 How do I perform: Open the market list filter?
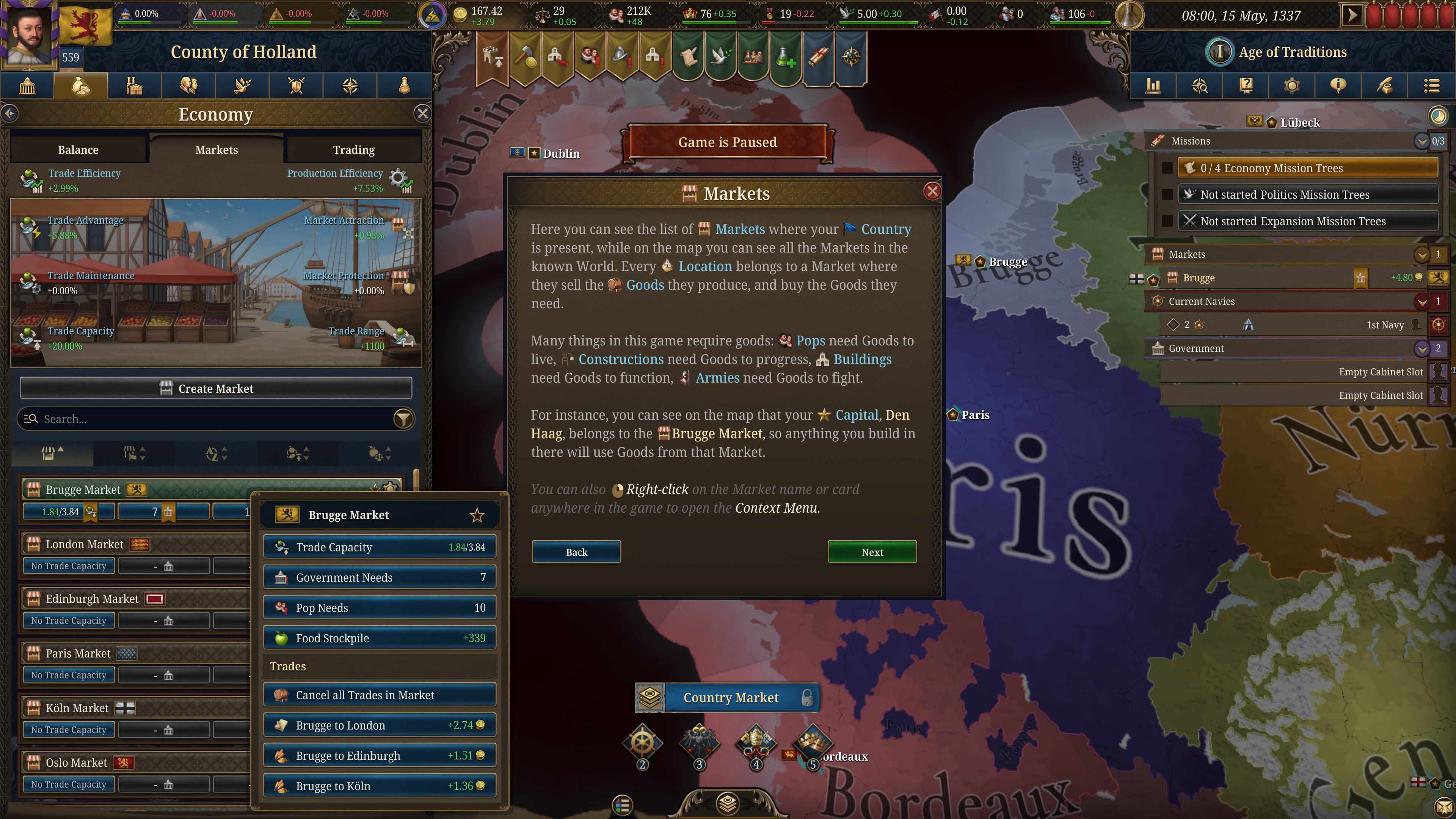pyautogui.click(x=403, y=419)
